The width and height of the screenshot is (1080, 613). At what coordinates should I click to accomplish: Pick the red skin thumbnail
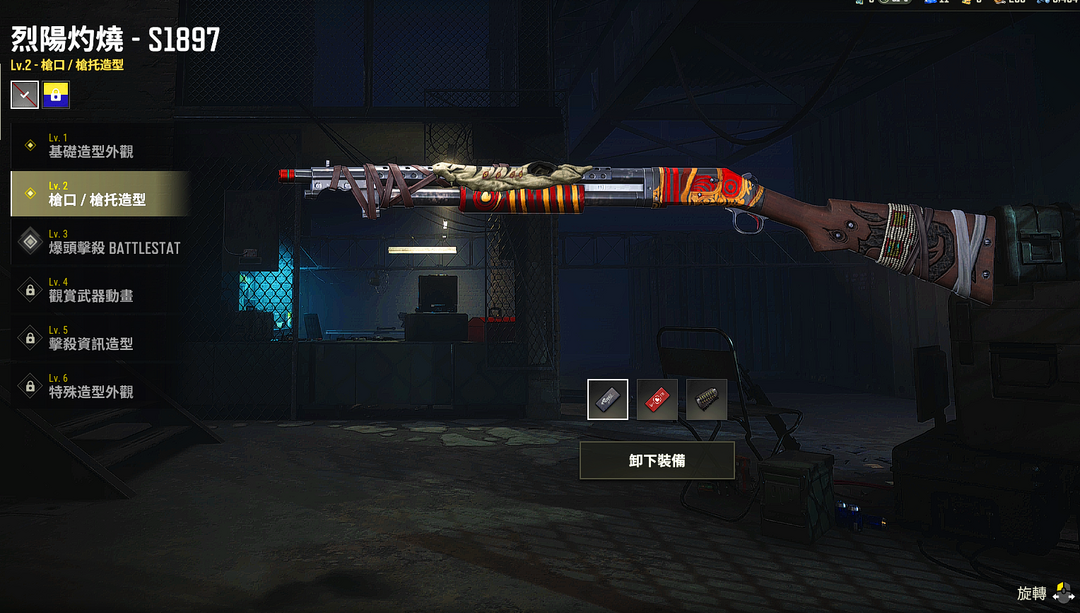(657, 399)
